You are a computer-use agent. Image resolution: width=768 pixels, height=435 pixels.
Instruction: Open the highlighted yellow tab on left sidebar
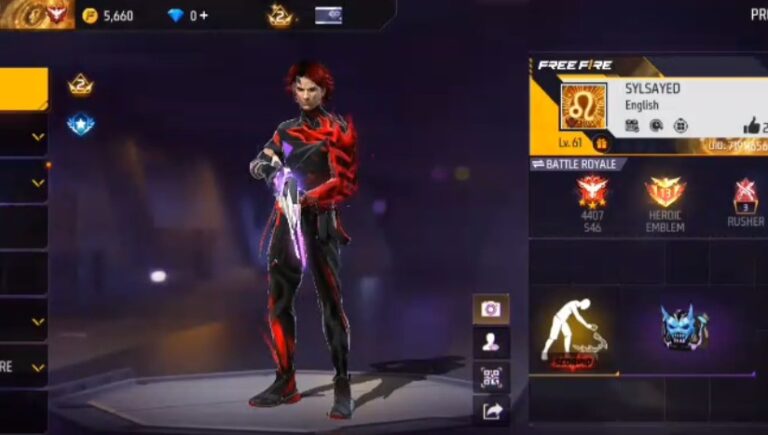click(23, 89)
